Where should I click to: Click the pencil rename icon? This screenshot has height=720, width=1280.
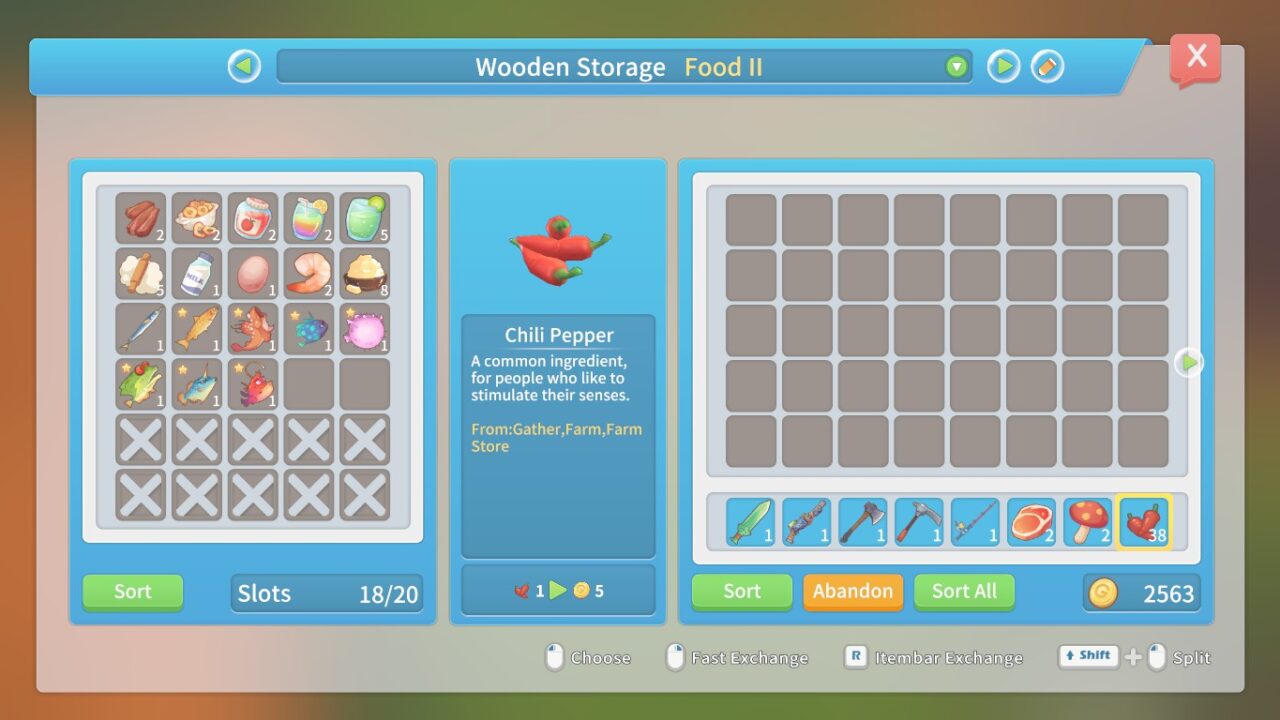(x=1047, y=66)
